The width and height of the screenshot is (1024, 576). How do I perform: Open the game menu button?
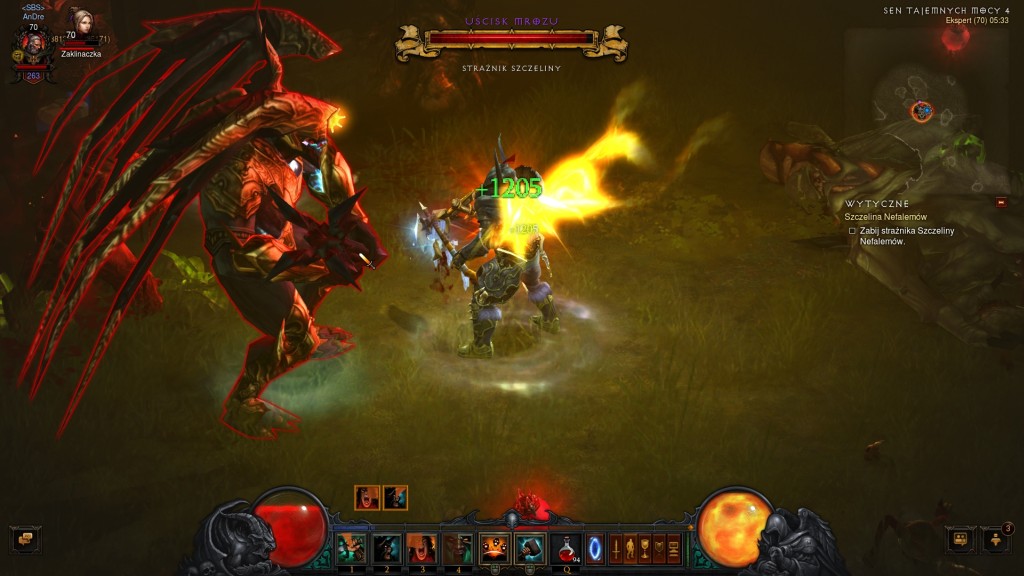[x=674, y=548]
